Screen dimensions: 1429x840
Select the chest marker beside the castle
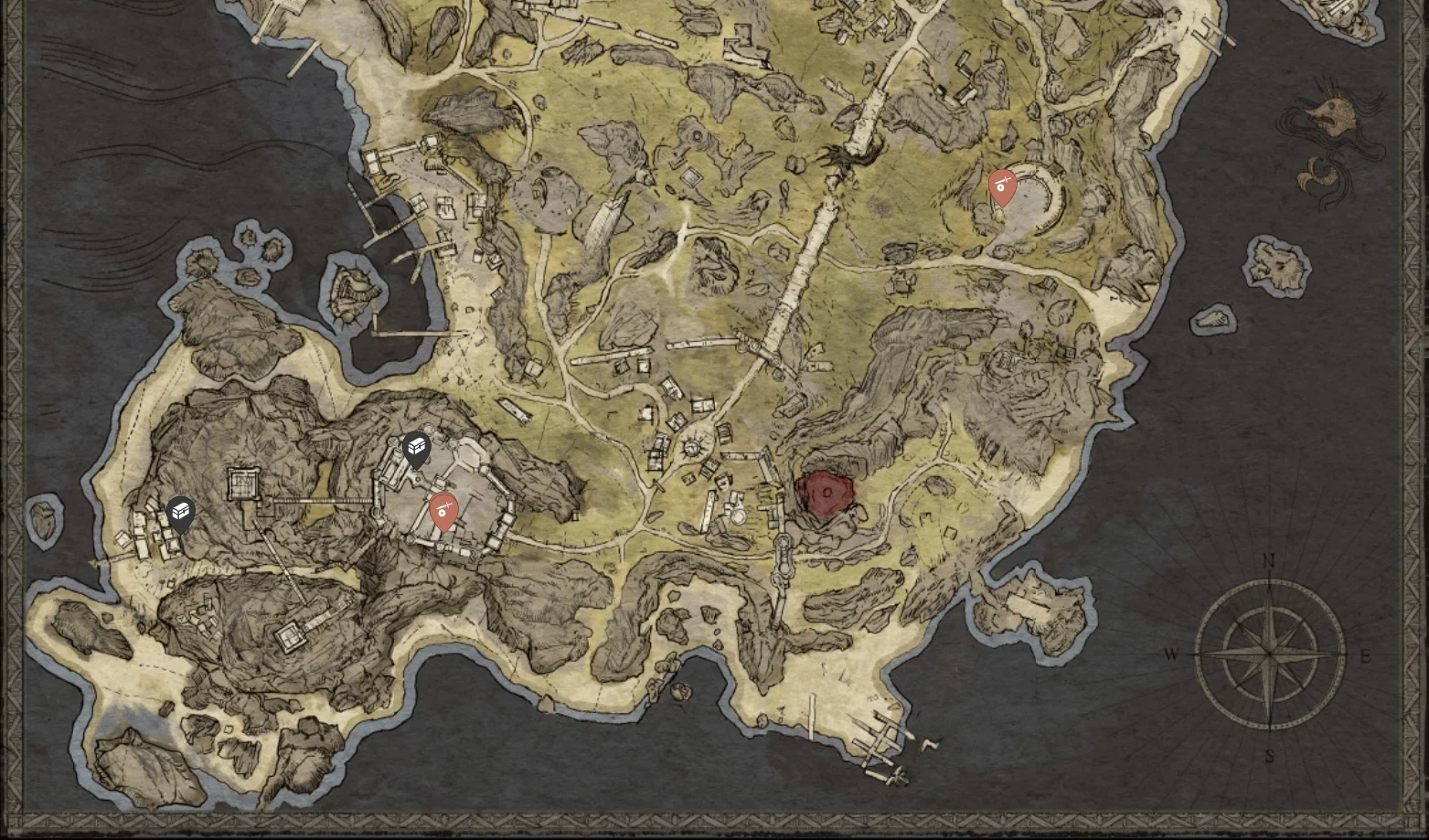pos(417,448)
